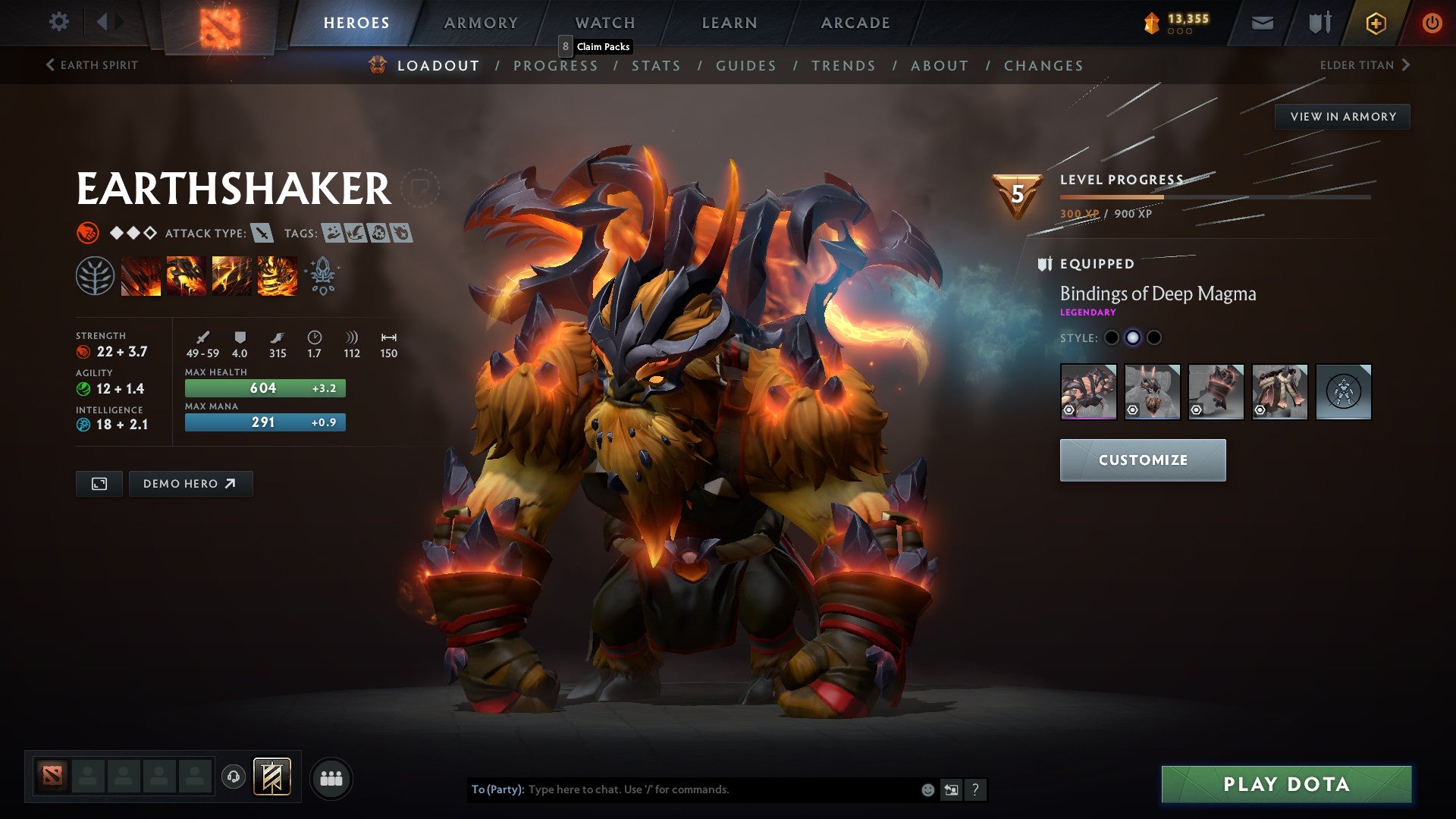This screenshot has width=1456, height=819.
Task: Navigate to previous hero Earth Spirit
Action: (92, 65)
